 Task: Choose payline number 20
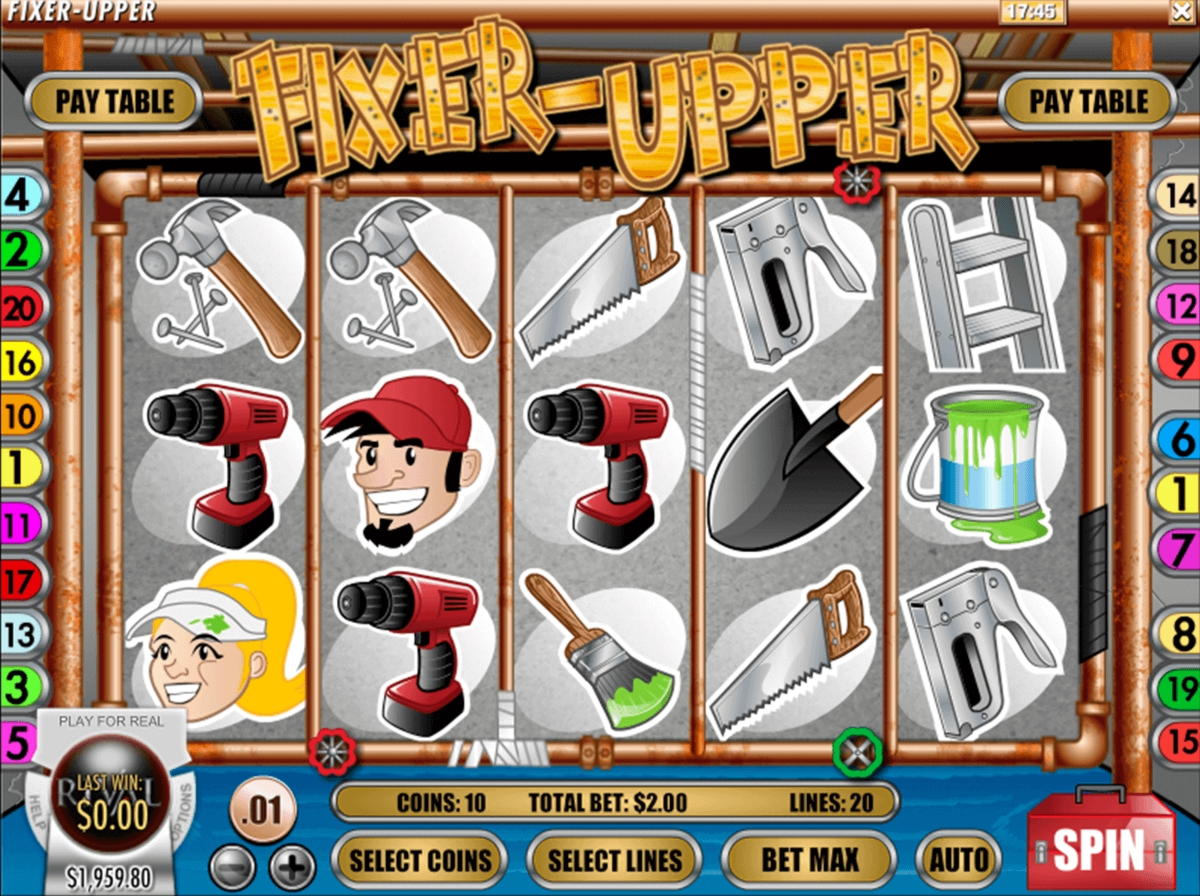tap(18, 307)
